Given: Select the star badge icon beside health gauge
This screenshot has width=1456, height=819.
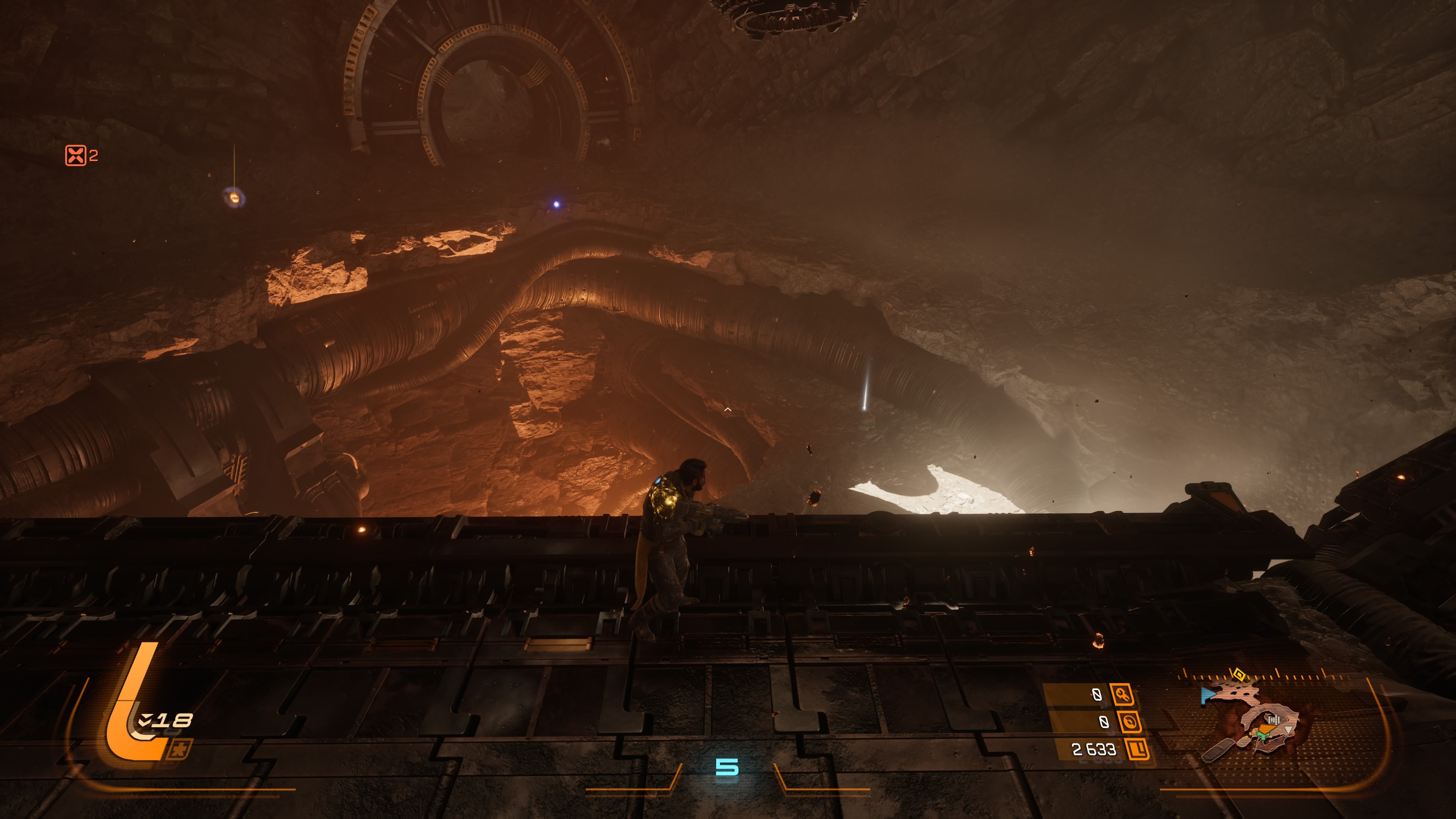Looking at the screenshot, I should coord(179,750).
